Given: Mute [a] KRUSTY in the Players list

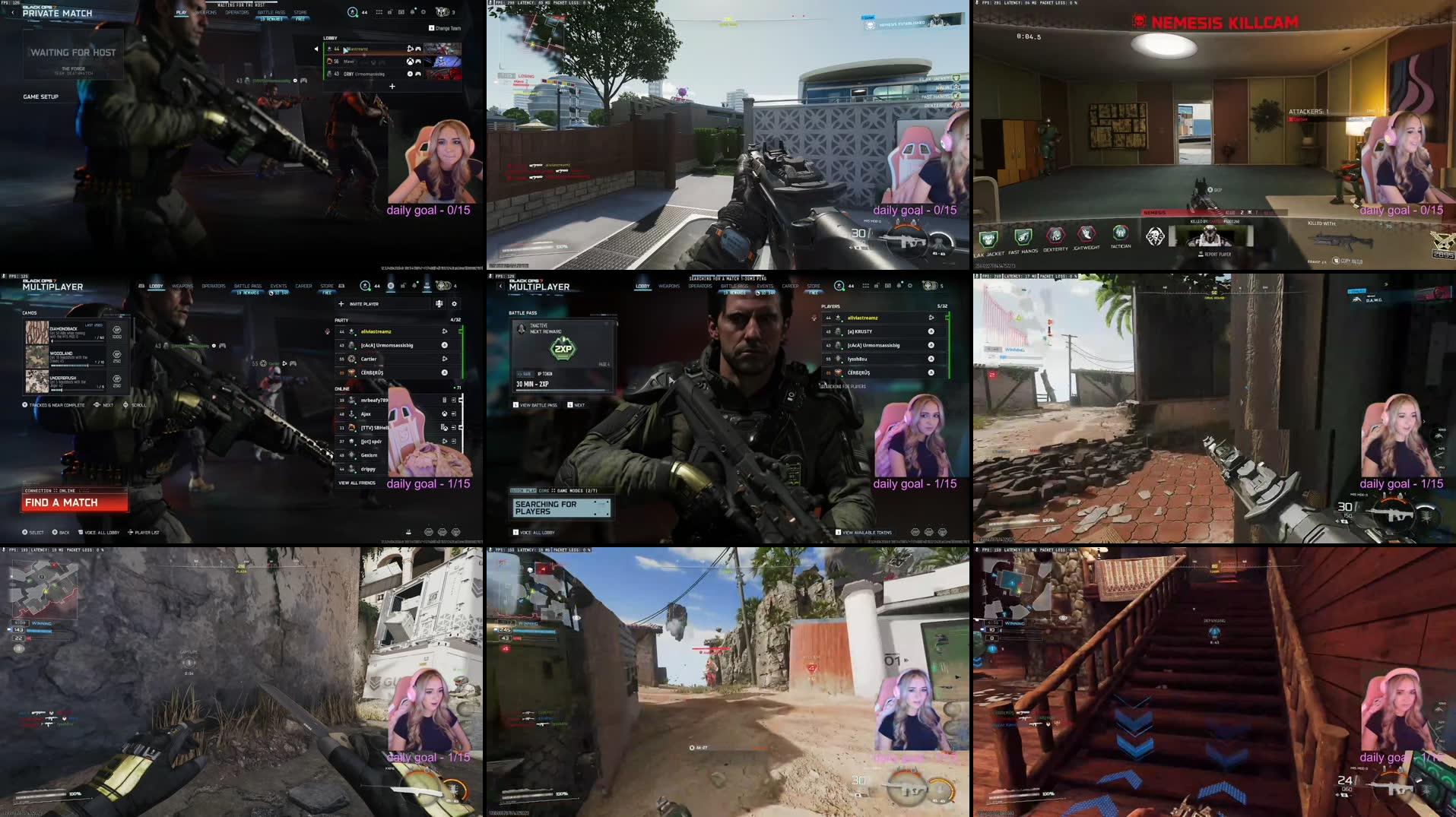Looking at the screenshot, I should 931,331.
